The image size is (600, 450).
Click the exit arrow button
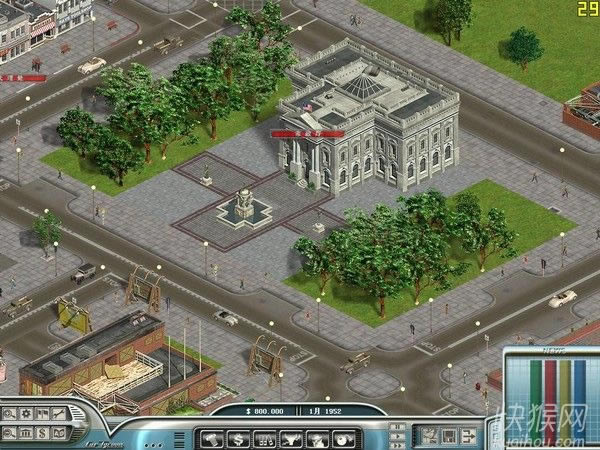pyautogui.click(x=470, y=436)
